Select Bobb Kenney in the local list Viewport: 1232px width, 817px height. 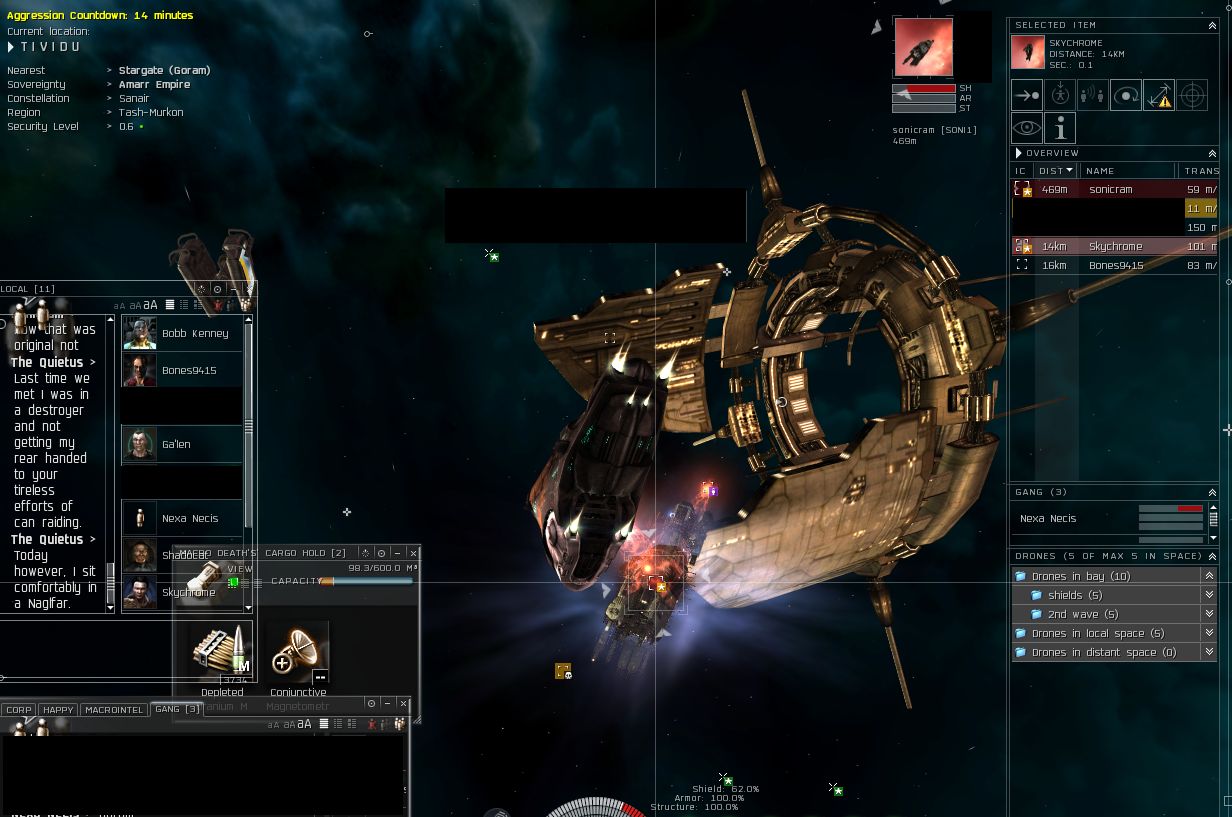pos(194,333)
